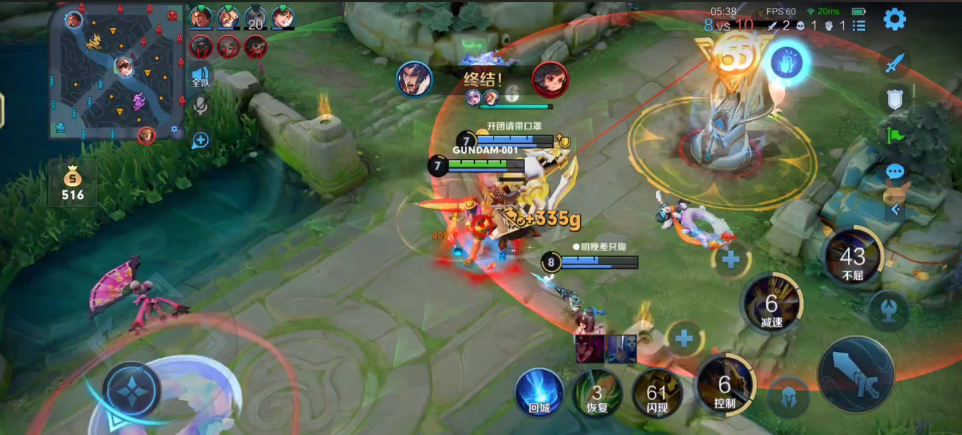The width and height of the screenshot is (962, 435).
Task: Select the blue sword attack signal
Action: pos(894,62)
